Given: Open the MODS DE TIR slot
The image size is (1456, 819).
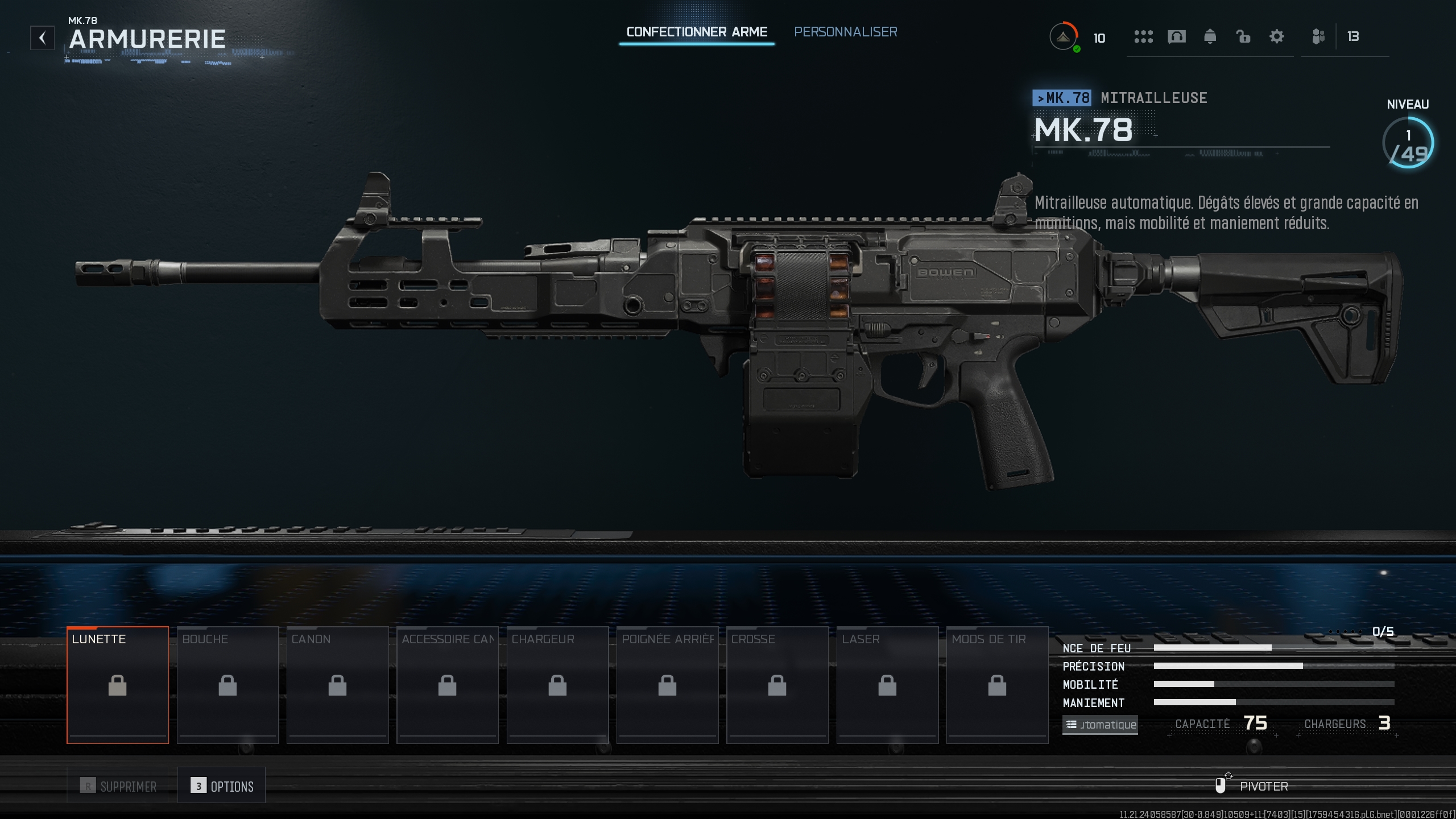Looking at the screenshot, I should (998, 684).
